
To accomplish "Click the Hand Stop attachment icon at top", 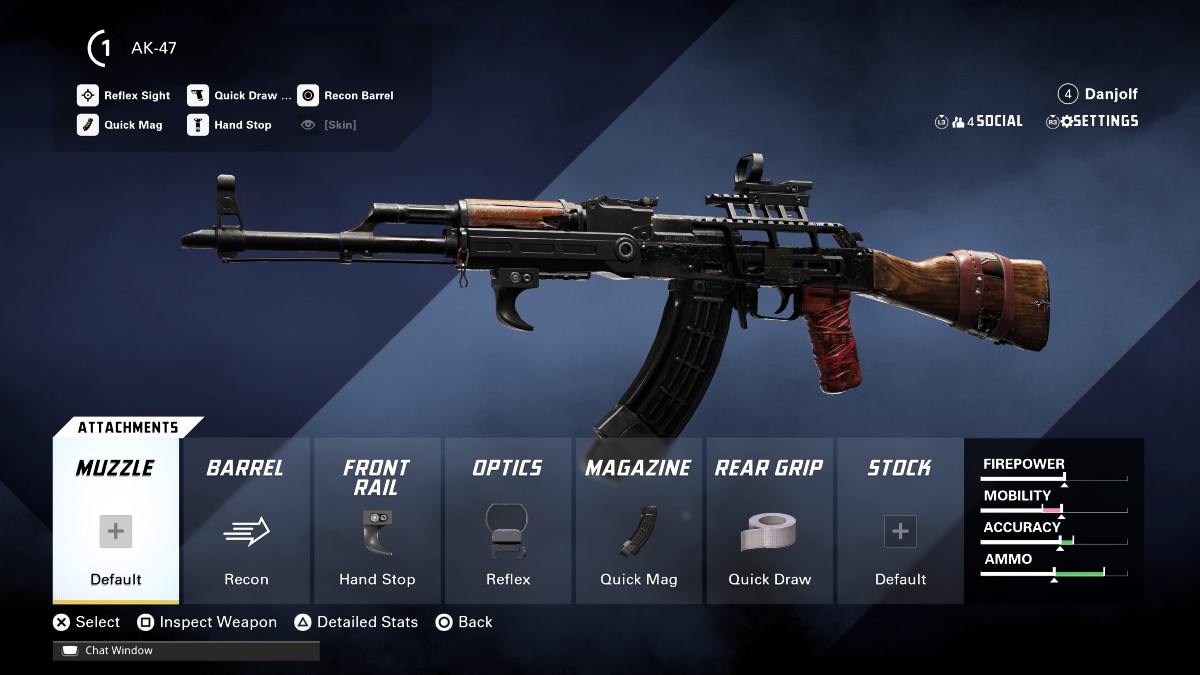I will [198, 125].
